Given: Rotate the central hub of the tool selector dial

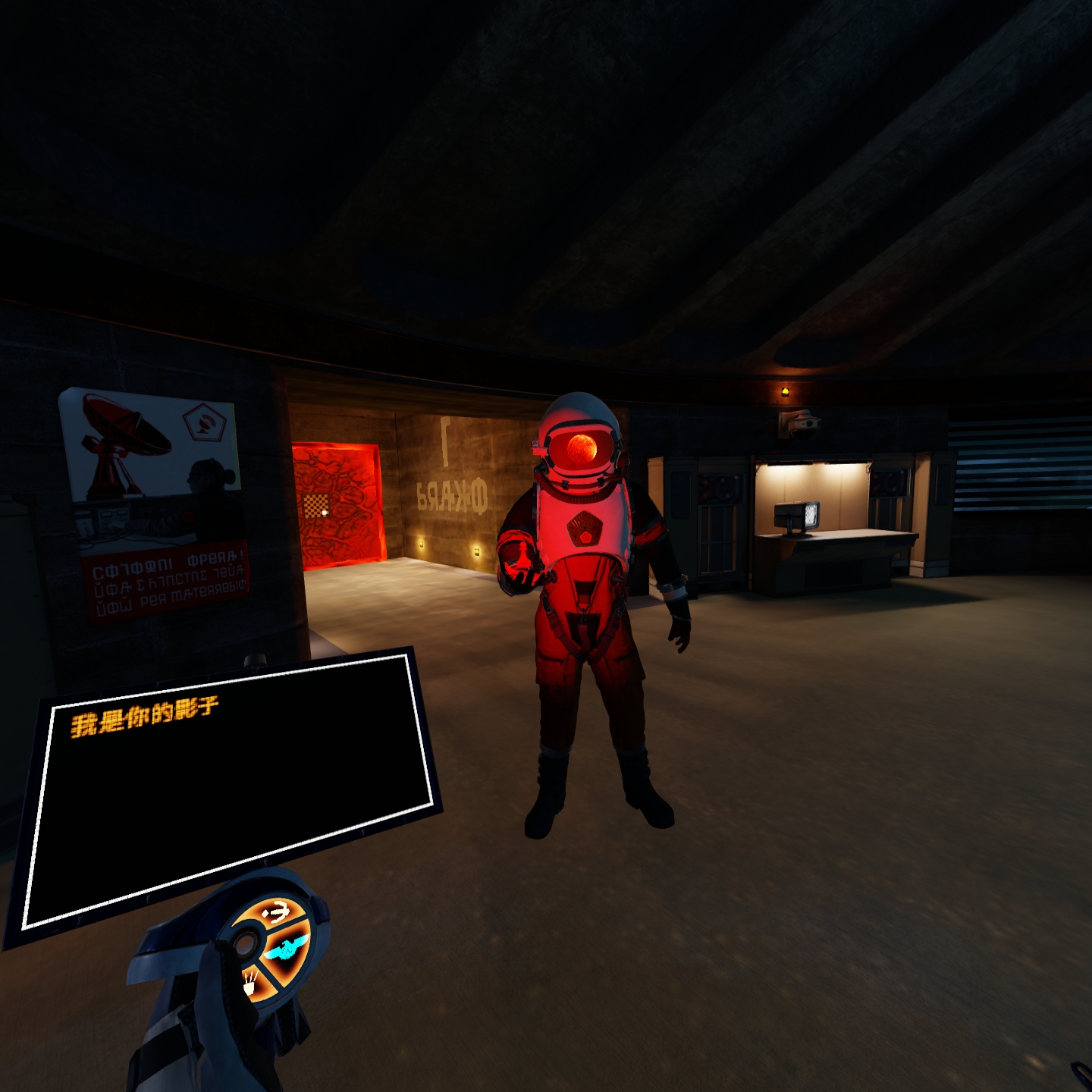Looking at the screenshot, I should (x=245, y=945).
